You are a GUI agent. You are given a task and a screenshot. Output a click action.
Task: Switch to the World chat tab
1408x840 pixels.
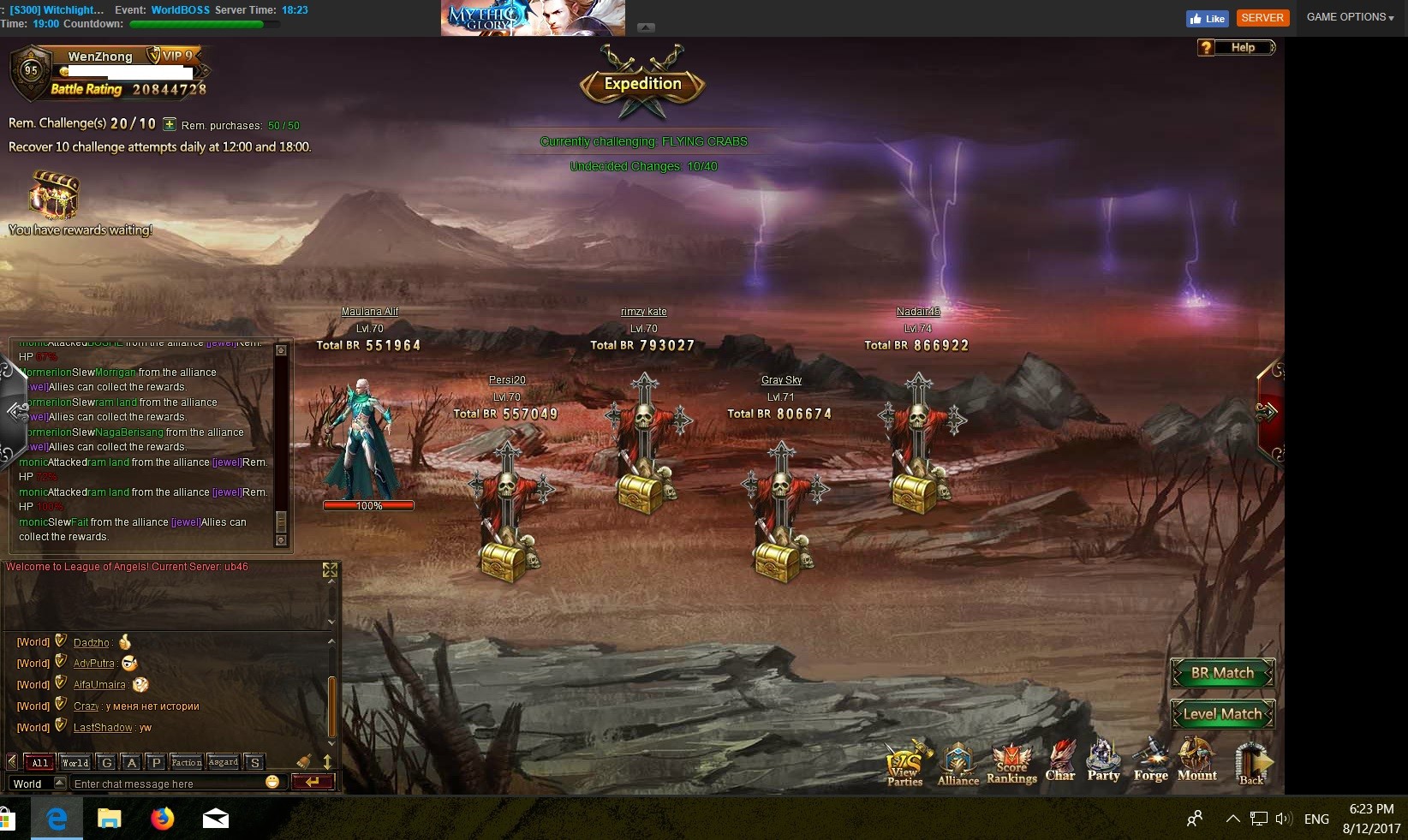[75, 762]
